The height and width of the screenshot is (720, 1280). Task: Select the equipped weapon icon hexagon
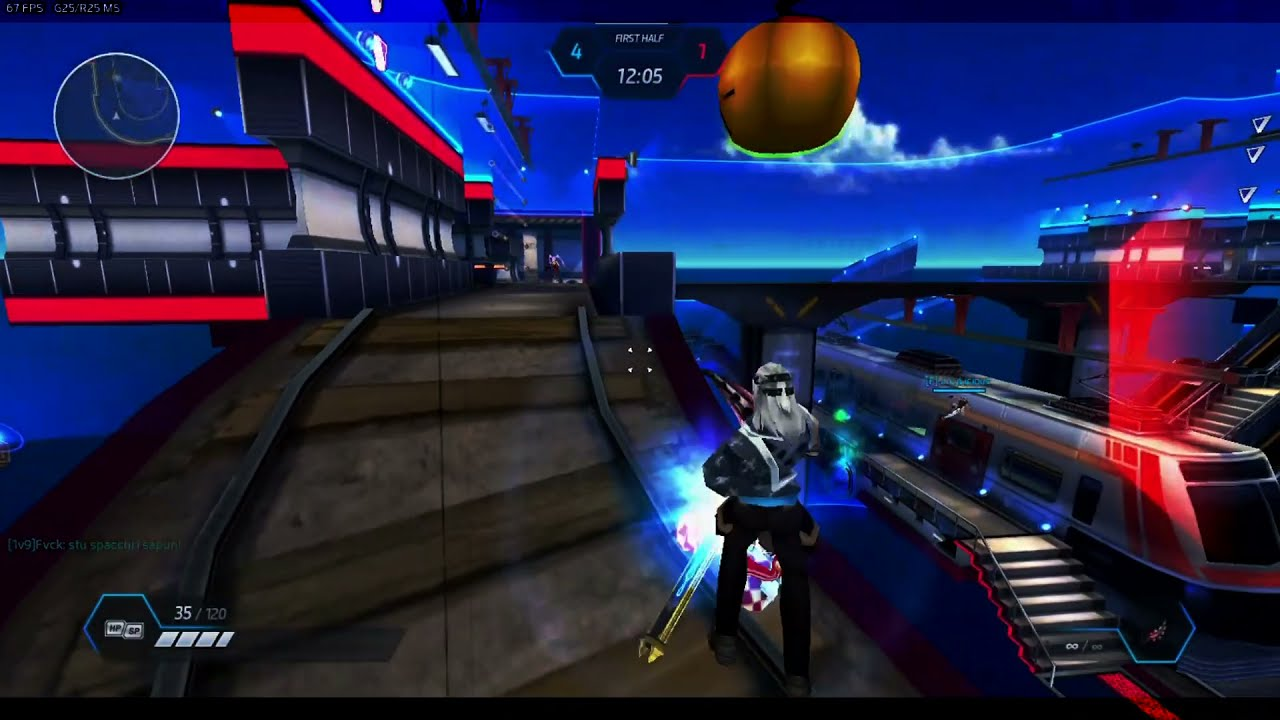coord(1158,633)
